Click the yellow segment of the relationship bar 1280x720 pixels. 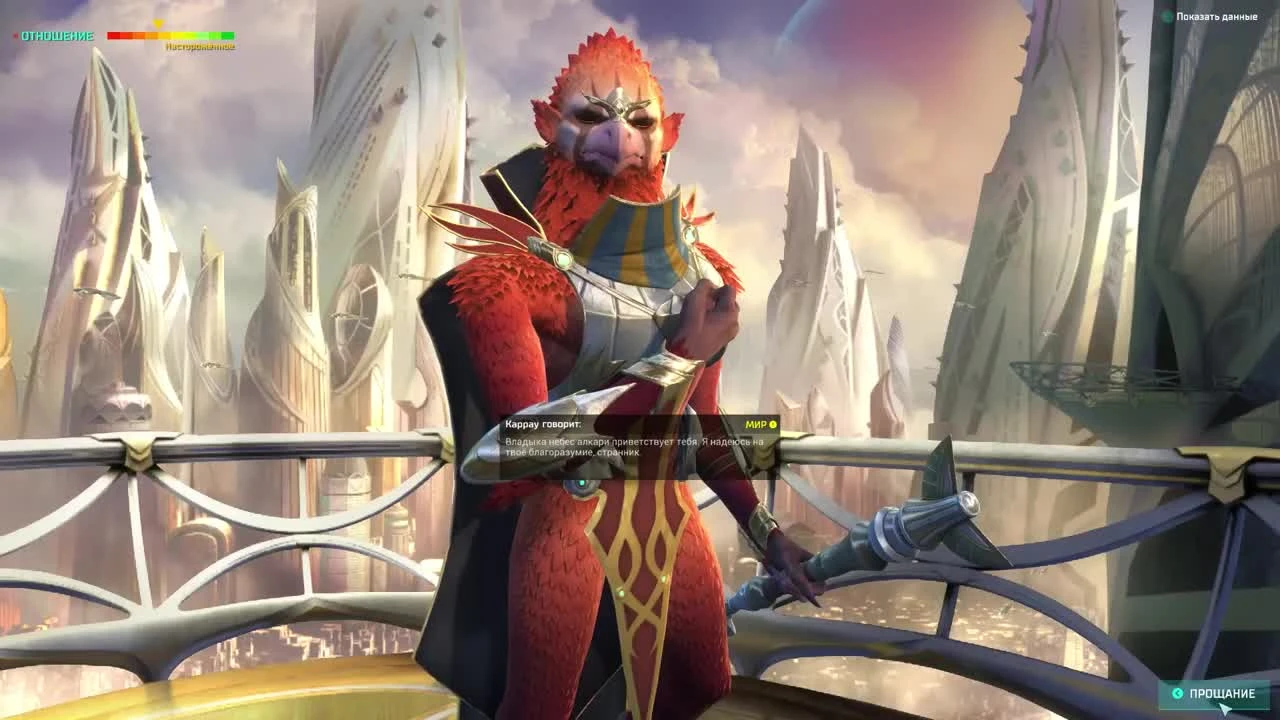[168, 35]
